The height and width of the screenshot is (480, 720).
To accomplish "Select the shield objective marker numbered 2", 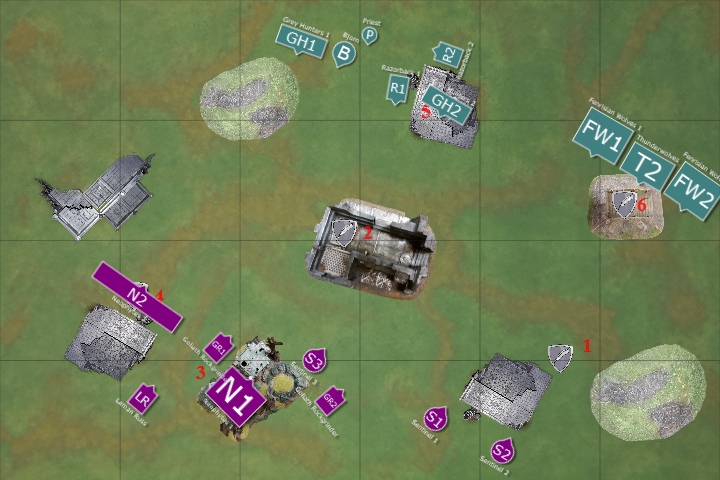I will pyautogui.click(x=345, y=233).
